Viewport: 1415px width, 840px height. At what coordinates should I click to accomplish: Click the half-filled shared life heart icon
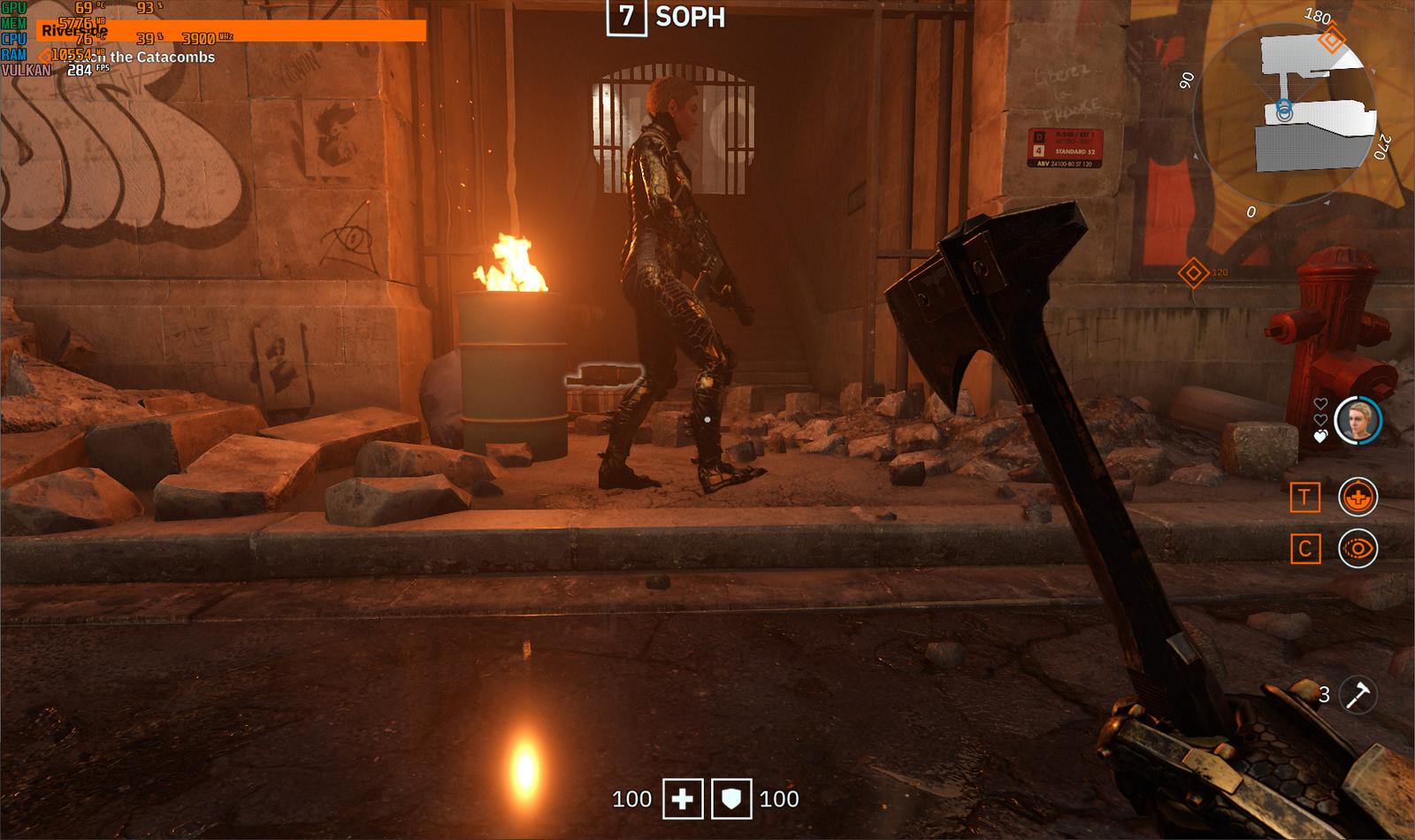pyautogui.click(x=1319, y=435)
